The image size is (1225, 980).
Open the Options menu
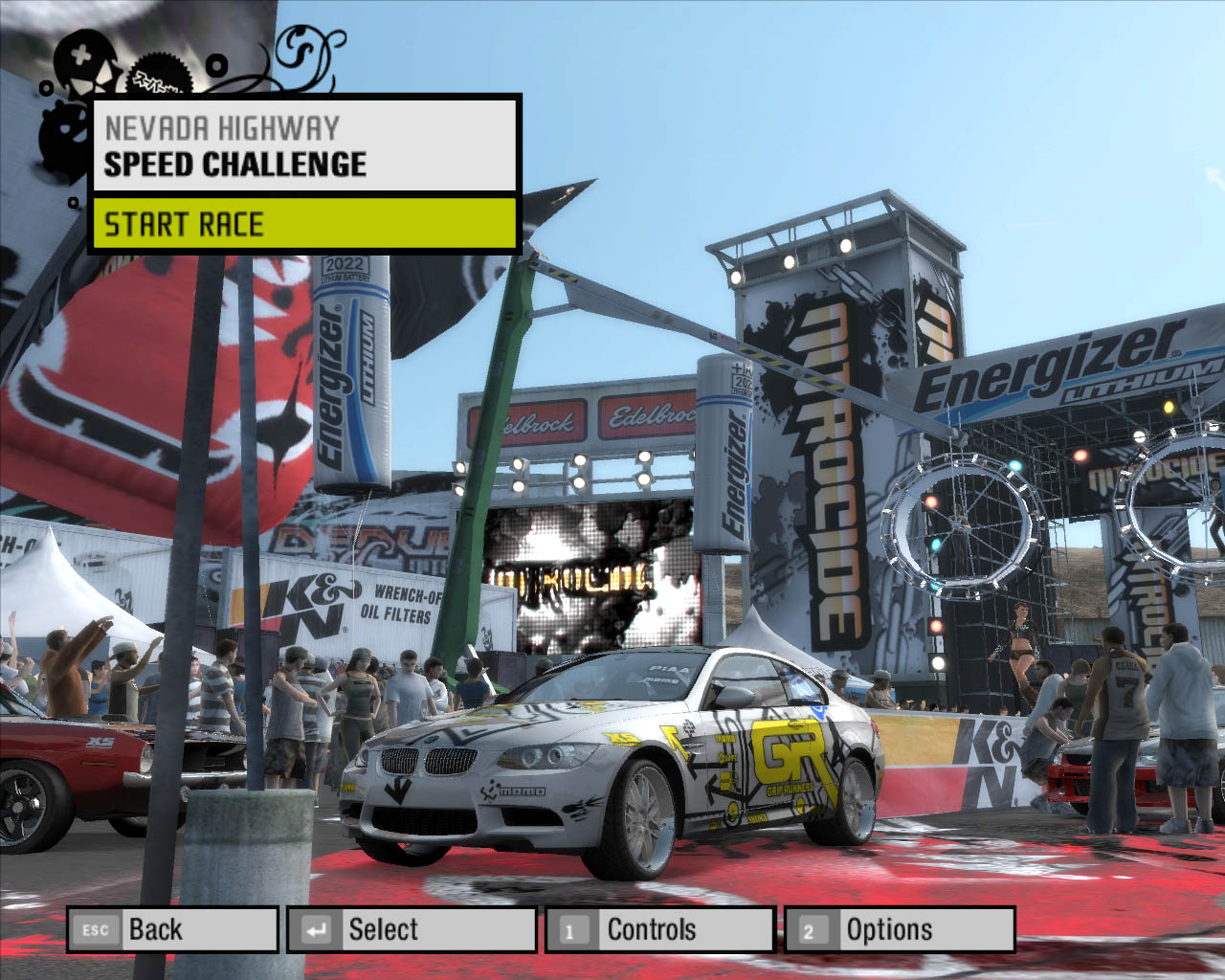899,929
